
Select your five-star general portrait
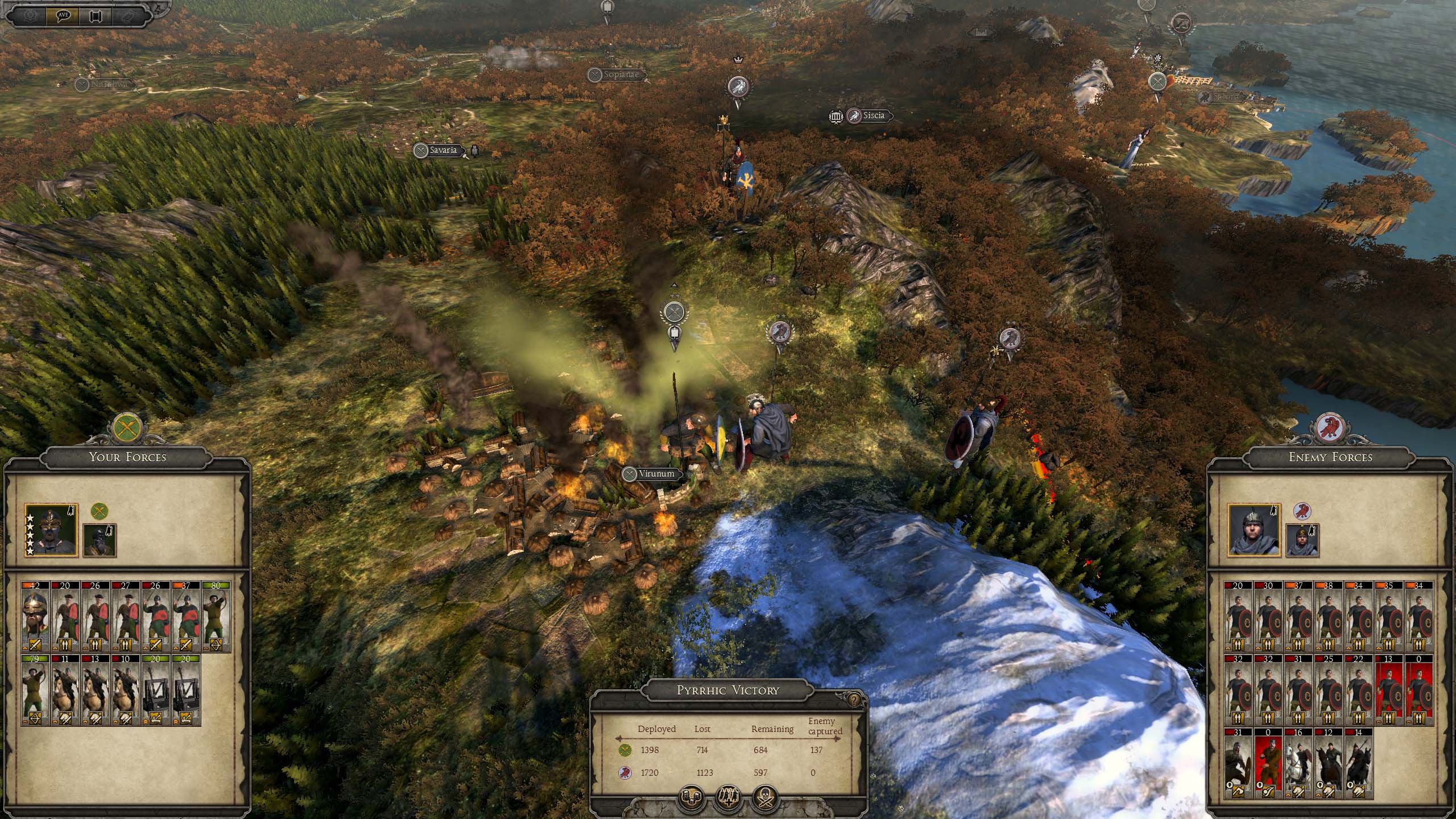[x=51, y=530]
